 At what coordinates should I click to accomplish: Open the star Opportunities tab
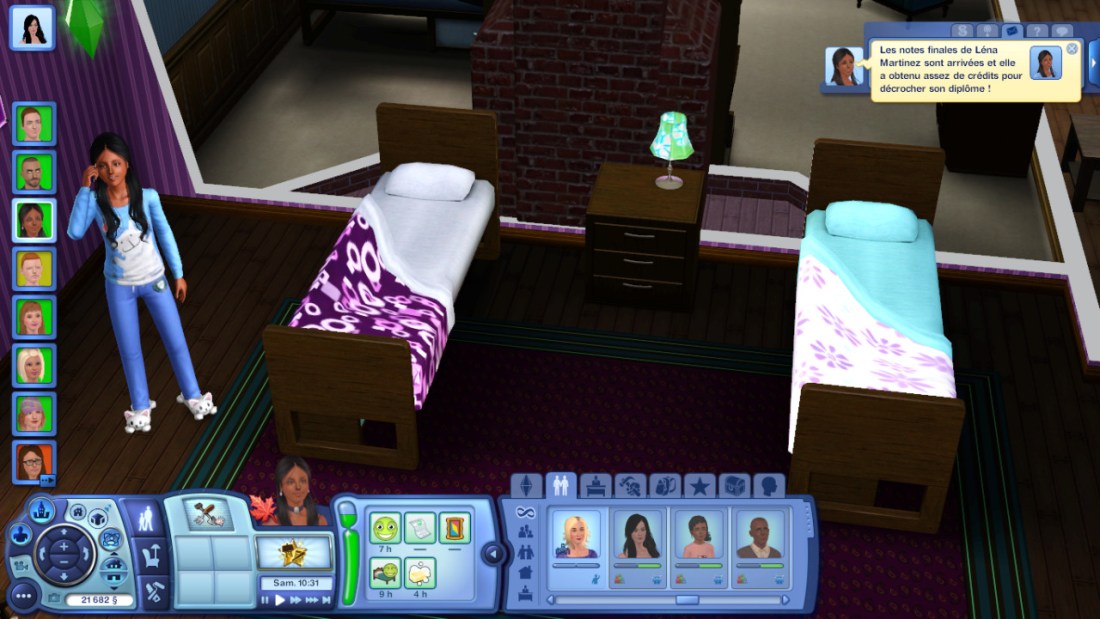point(699,486)
